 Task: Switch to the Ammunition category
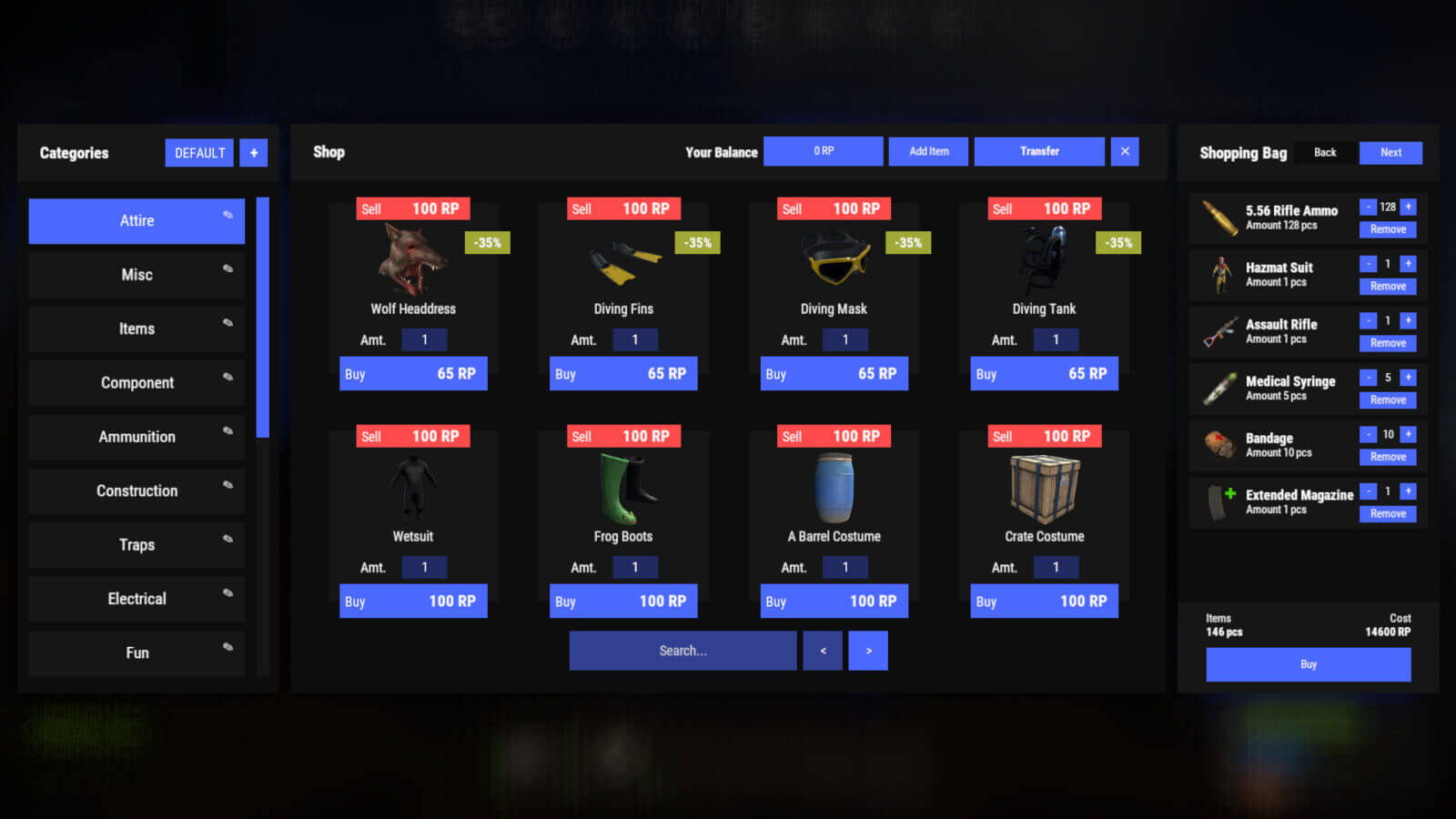coord(136,437)
